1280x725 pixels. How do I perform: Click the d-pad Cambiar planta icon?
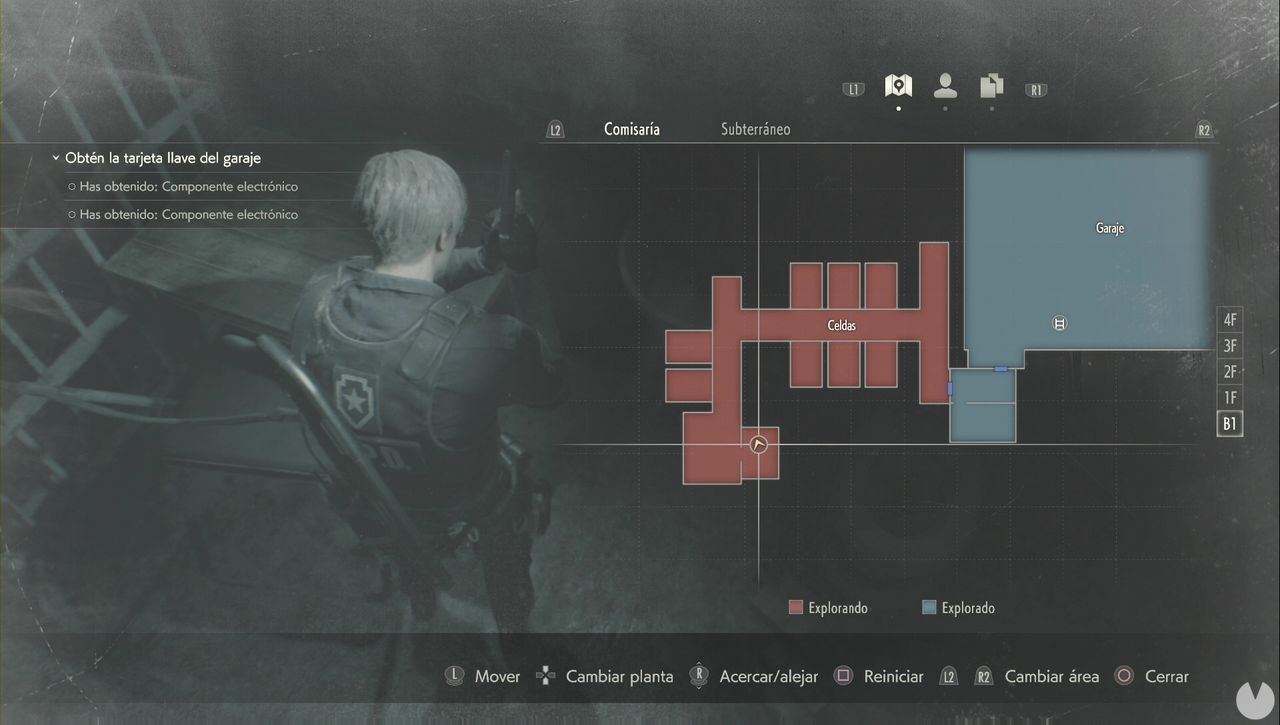(x=545, y=676)
